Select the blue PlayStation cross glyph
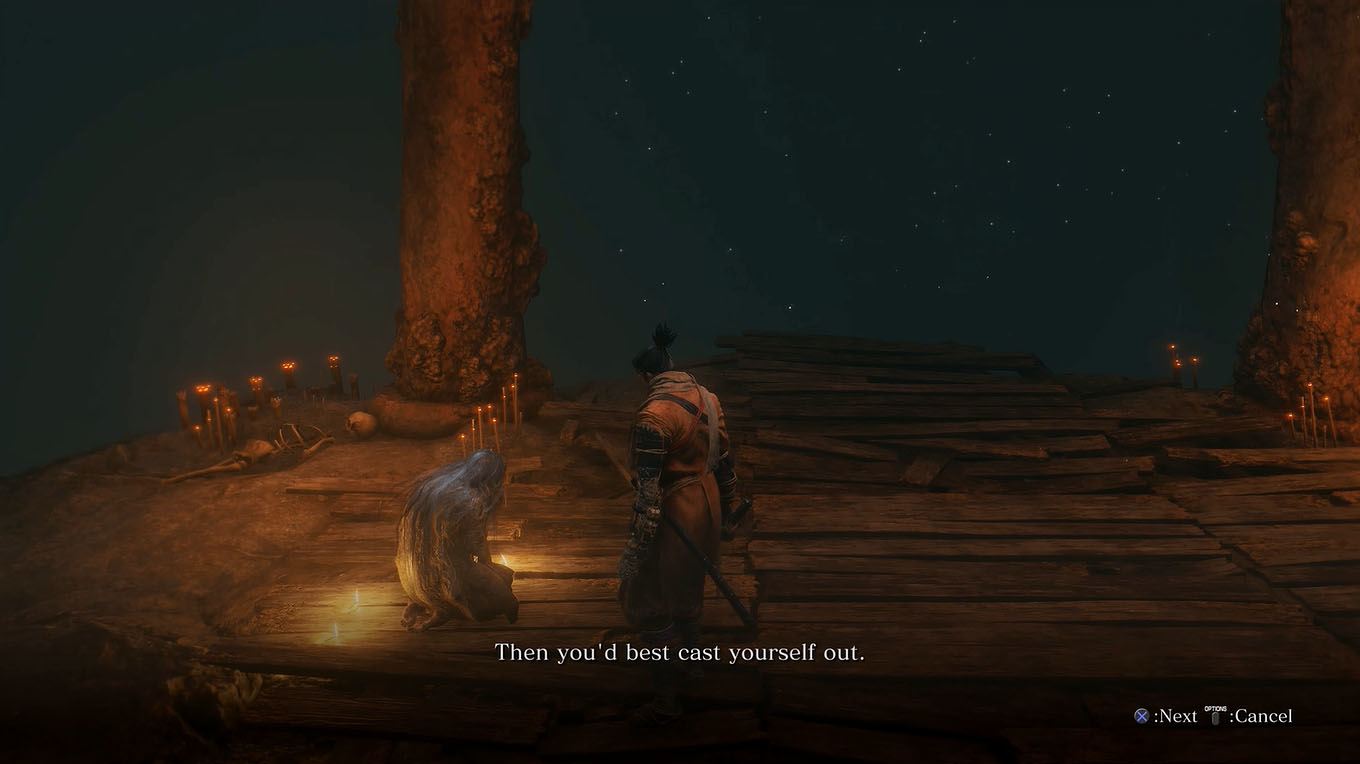Viewport: 1360px width, 764px height. (1141, 717)
